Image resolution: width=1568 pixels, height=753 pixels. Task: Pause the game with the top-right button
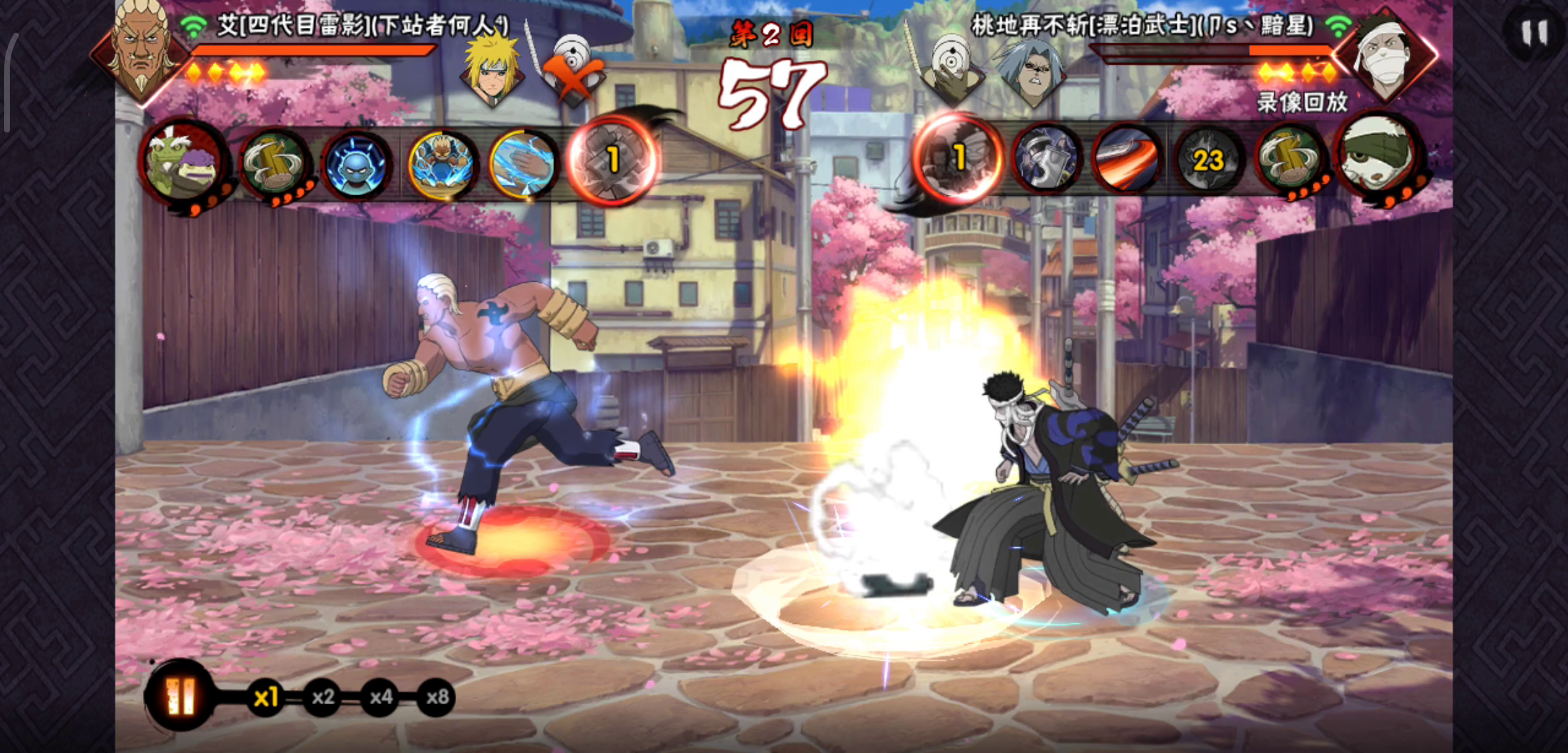coord(1534,33)
